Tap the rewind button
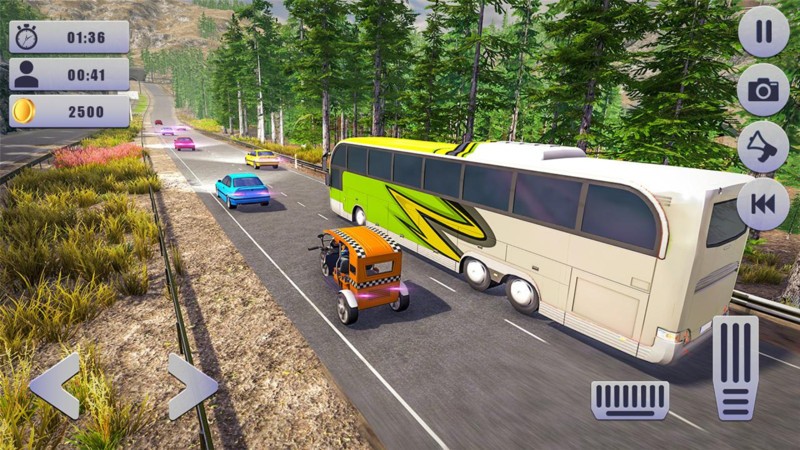This screenshot has height=450, width=800. pos(763,204)
